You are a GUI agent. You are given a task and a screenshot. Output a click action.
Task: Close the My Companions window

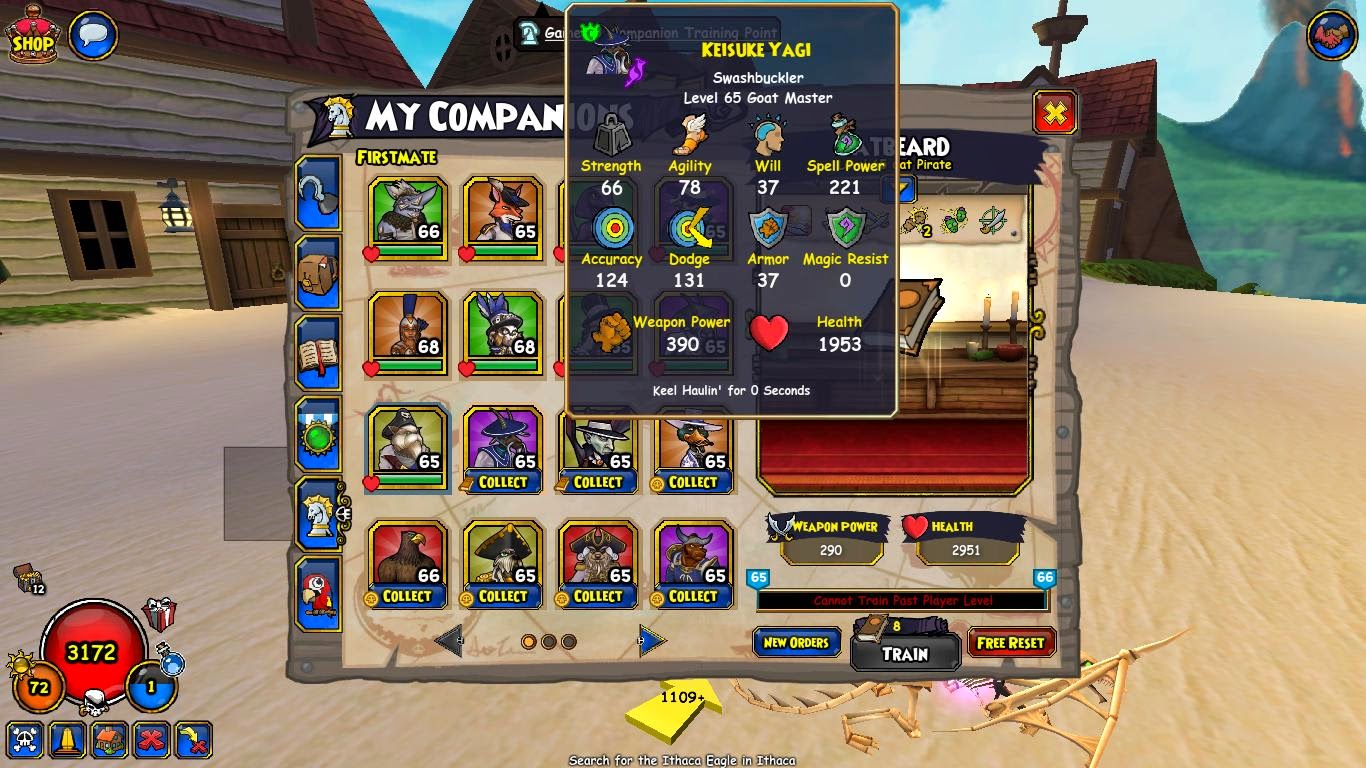[1054, 113]
